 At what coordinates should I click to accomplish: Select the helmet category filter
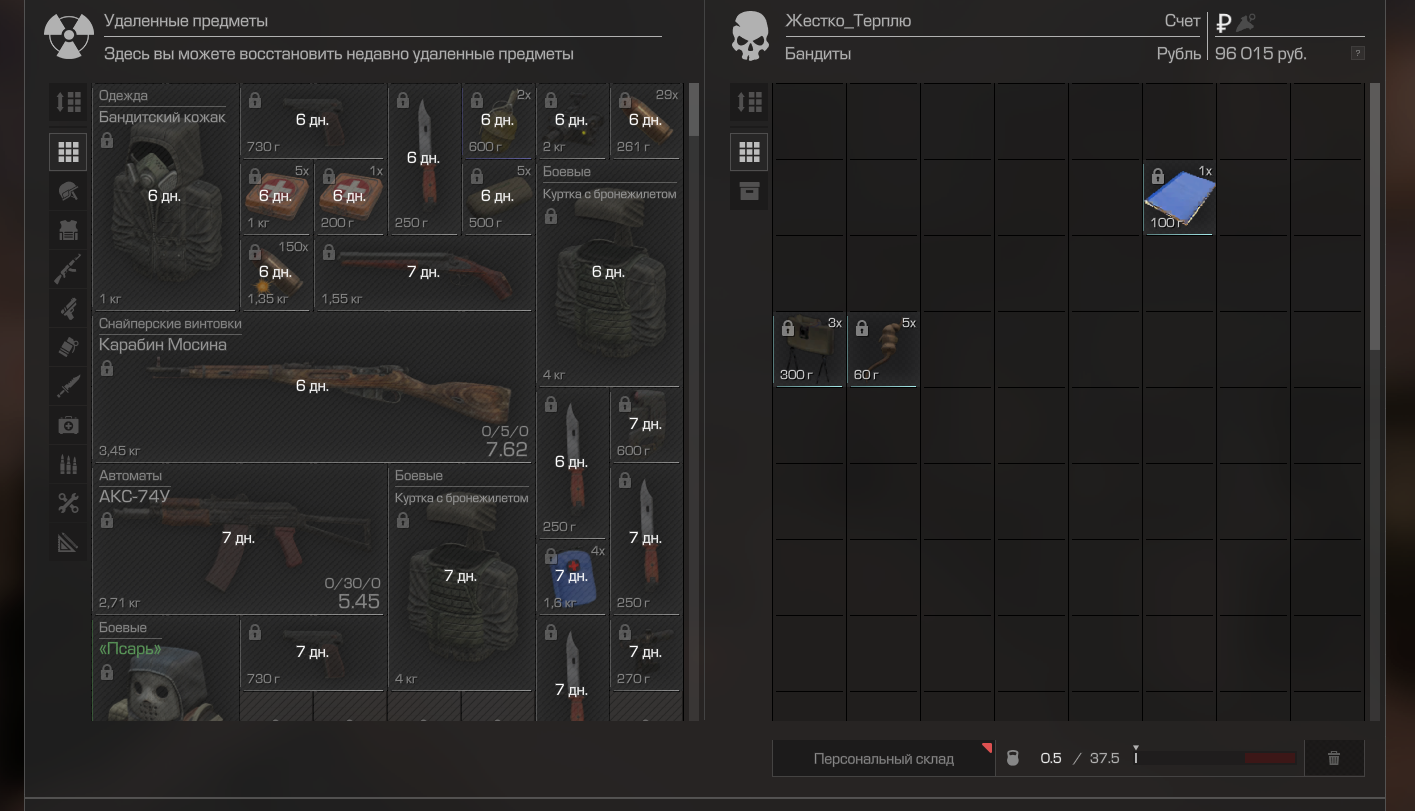click(68, 191)
